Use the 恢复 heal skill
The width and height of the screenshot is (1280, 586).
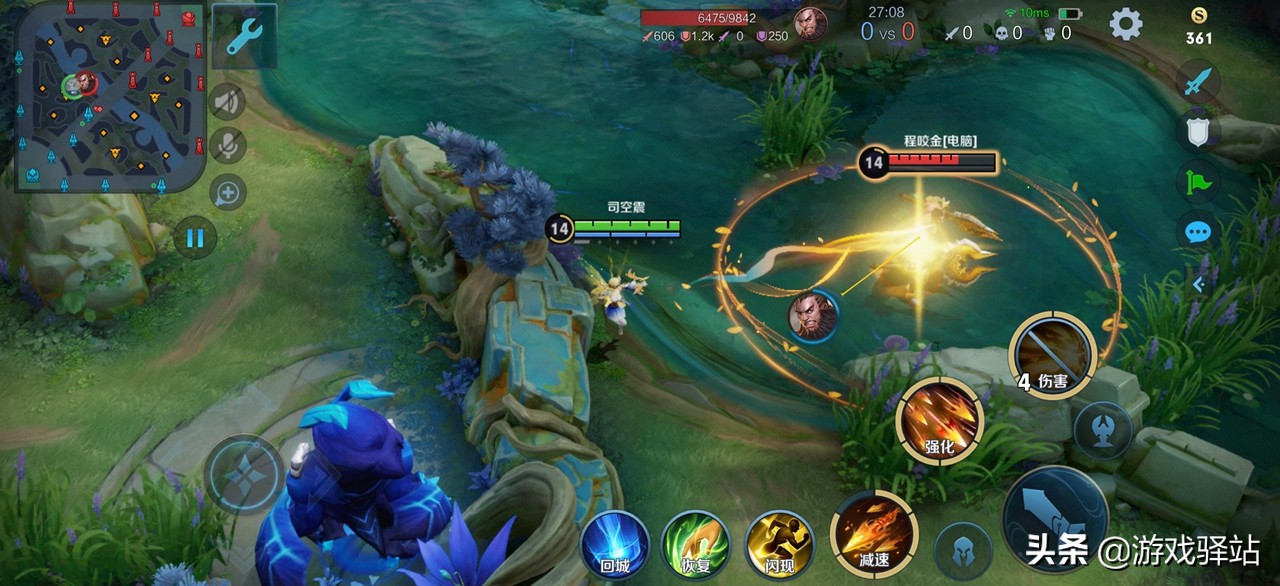coord(696,544)
